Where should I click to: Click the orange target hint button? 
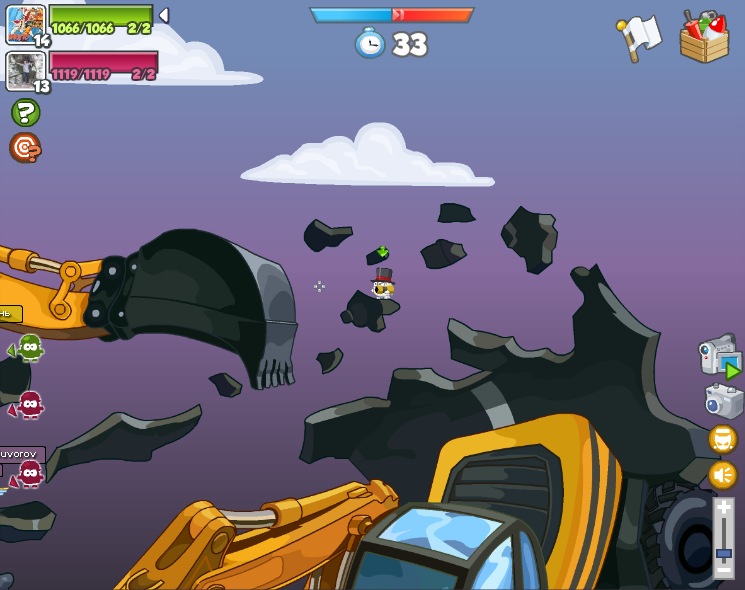click(x=25, y=148)
